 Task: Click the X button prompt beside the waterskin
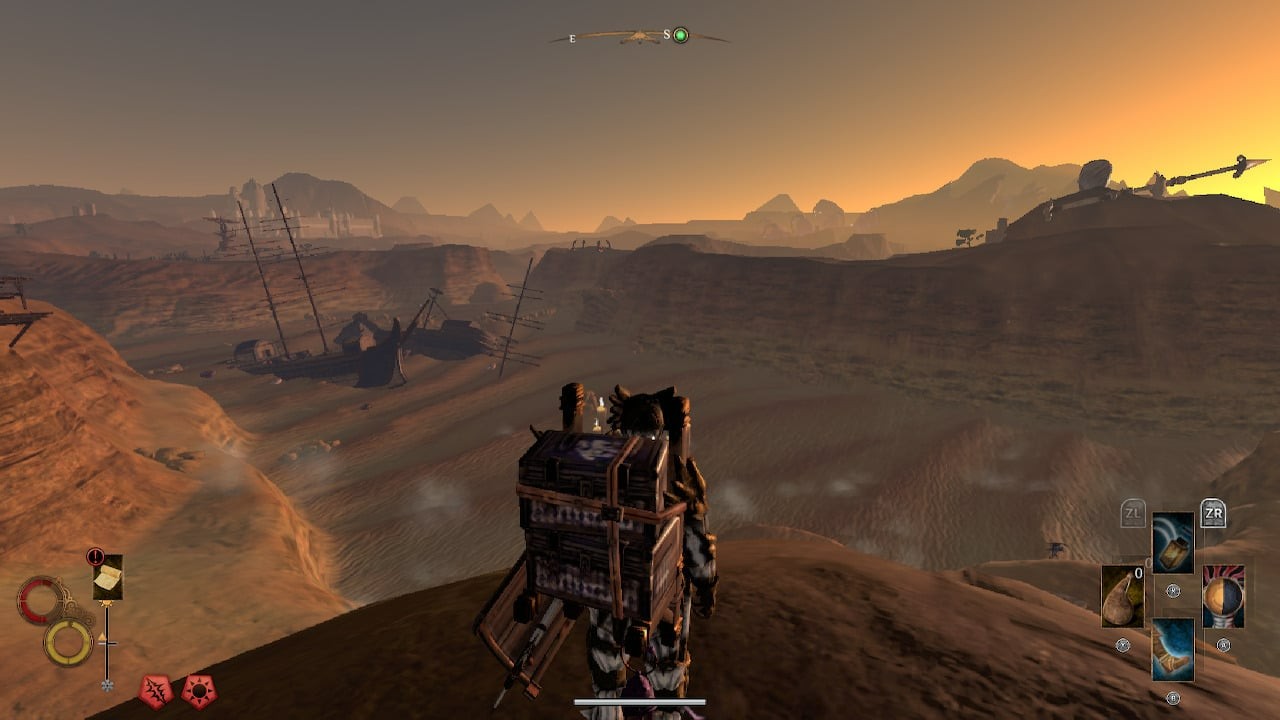1125,645
